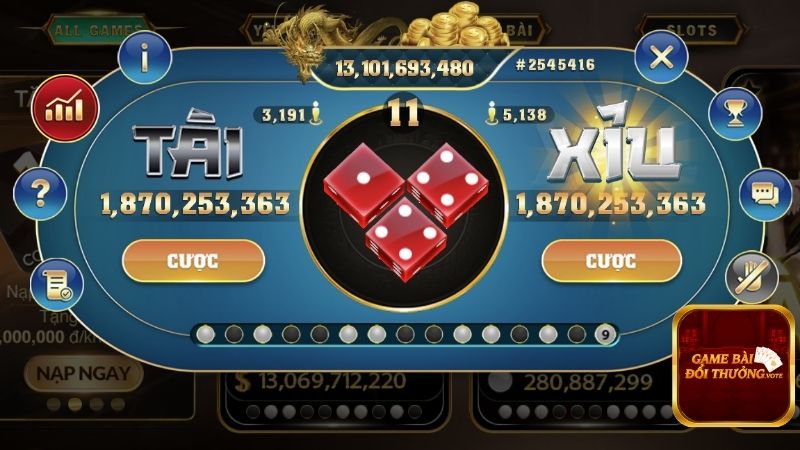Open the scroll history icon

click(x=56, y=285)
